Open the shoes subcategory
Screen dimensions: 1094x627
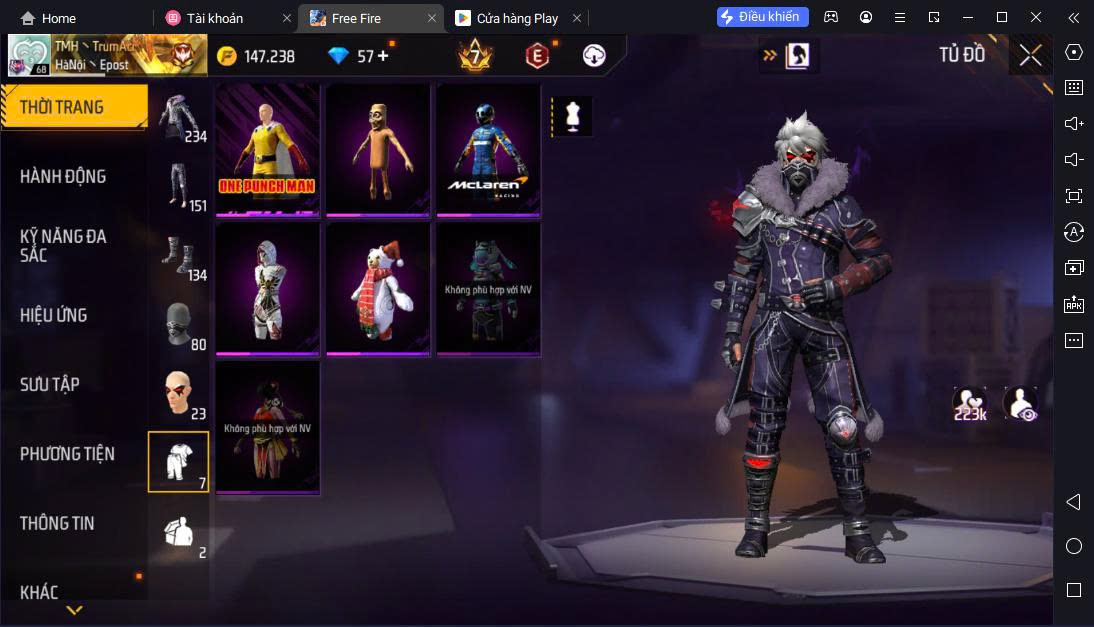coord(178,257)
